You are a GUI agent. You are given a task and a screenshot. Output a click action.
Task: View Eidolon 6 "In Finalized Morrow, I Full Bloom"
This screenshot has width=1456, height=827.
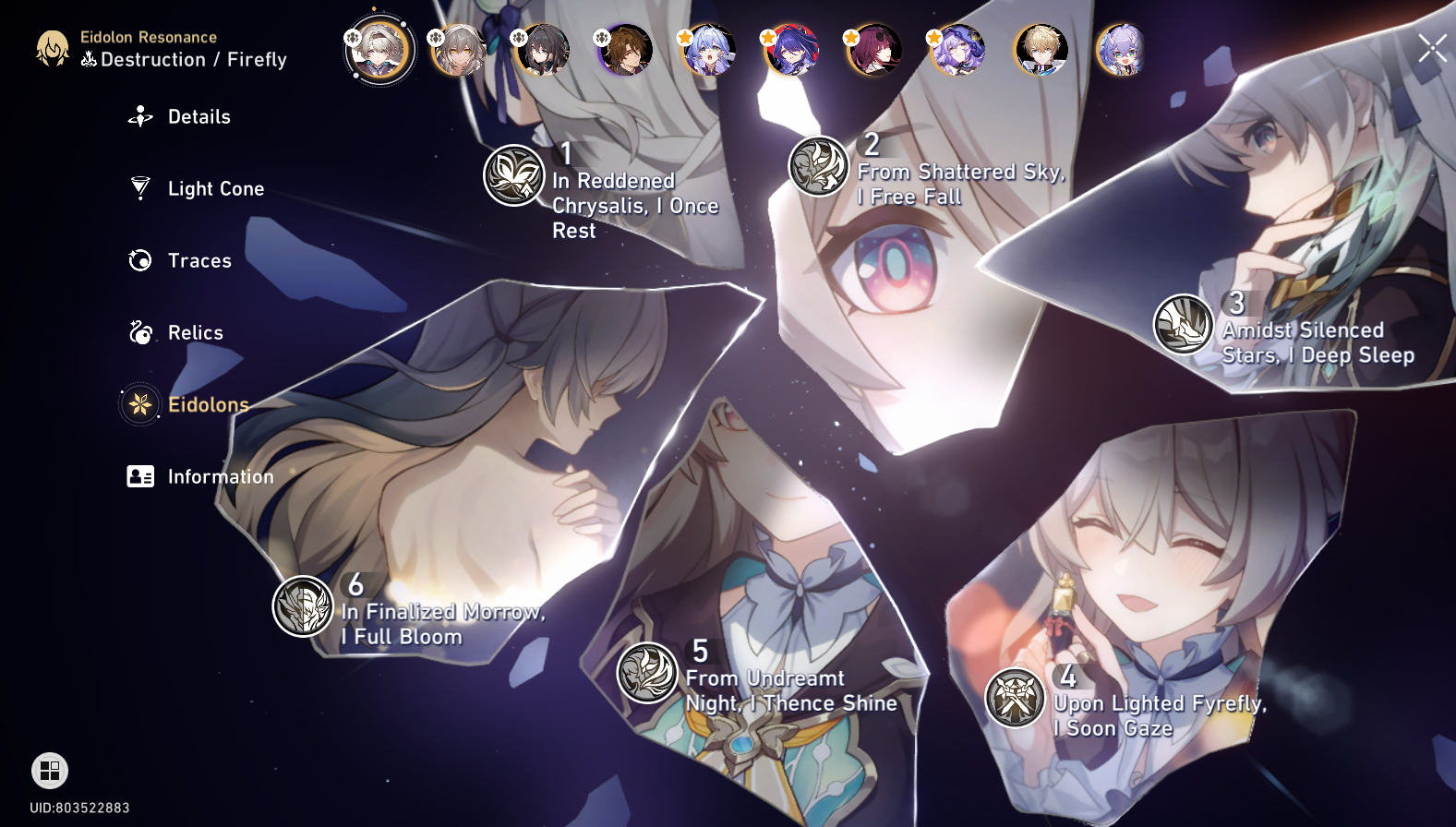(301, 606)
